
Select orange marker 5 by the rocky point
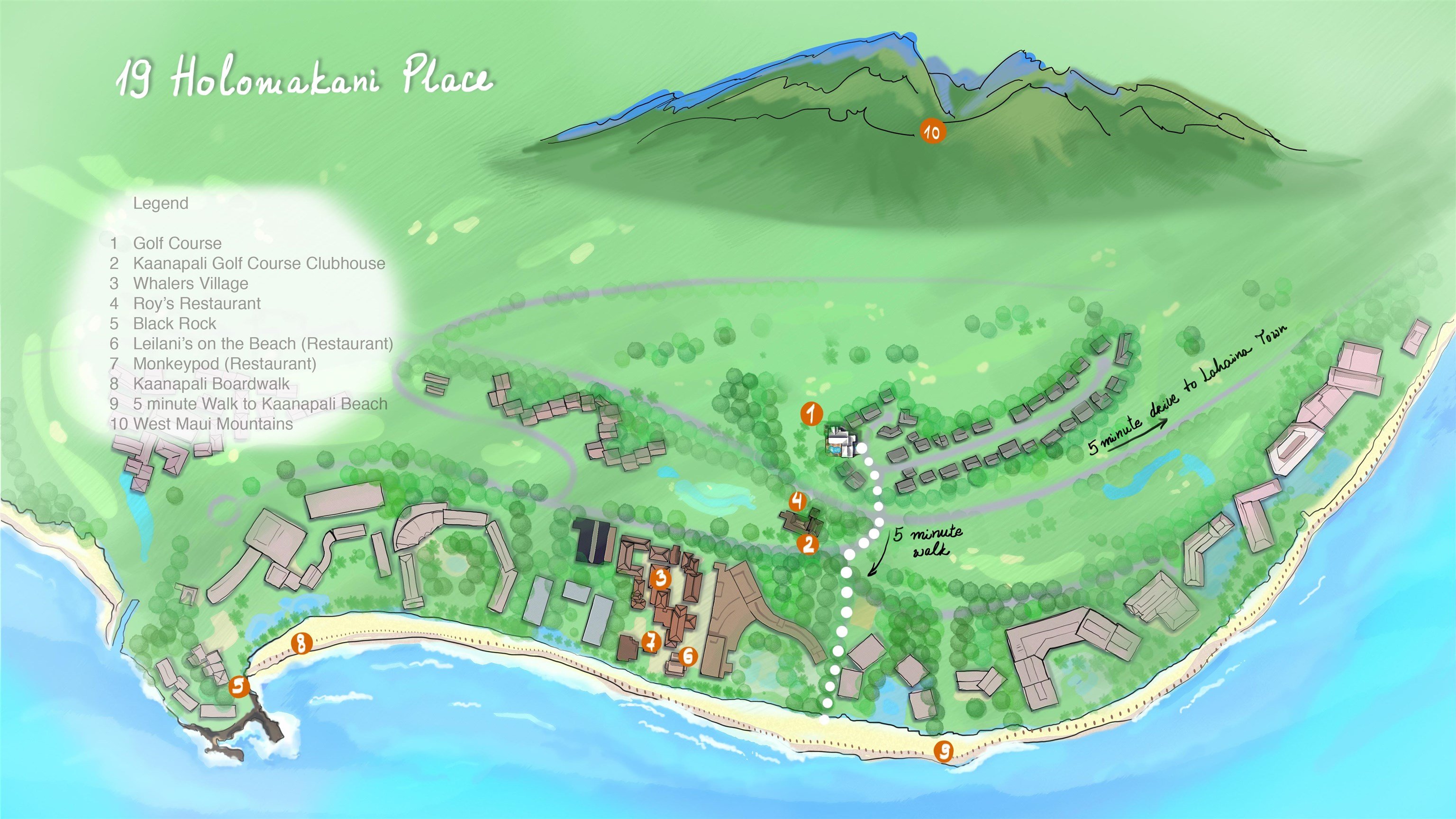(238, 687)
